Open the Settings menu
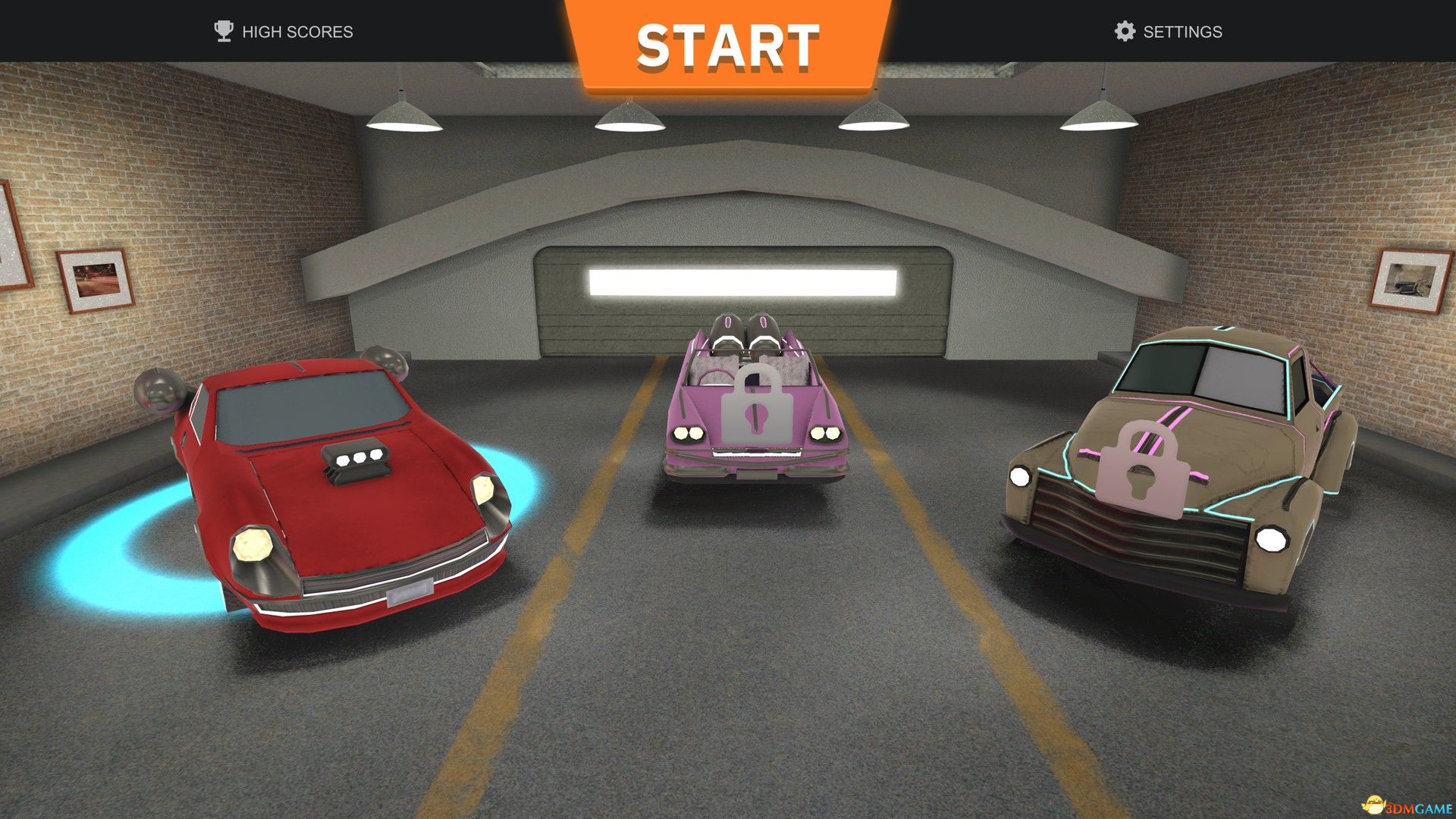 [x=1168, y=32]
